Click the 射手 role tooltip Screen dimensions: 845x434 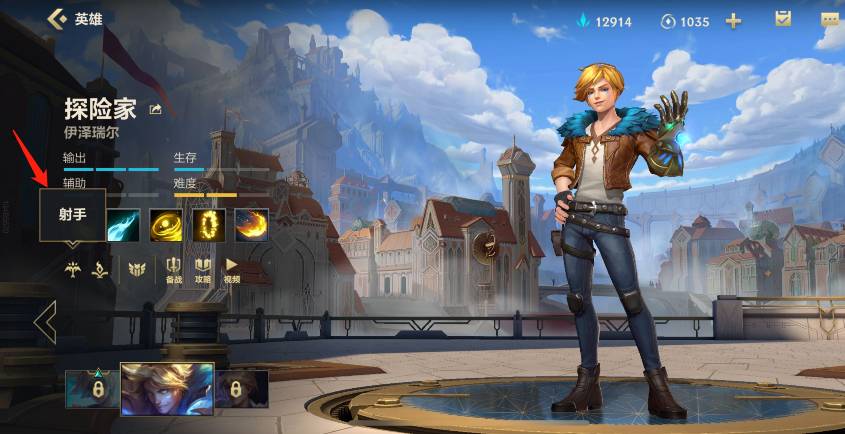pyautogui.click(x=72, y=216)
